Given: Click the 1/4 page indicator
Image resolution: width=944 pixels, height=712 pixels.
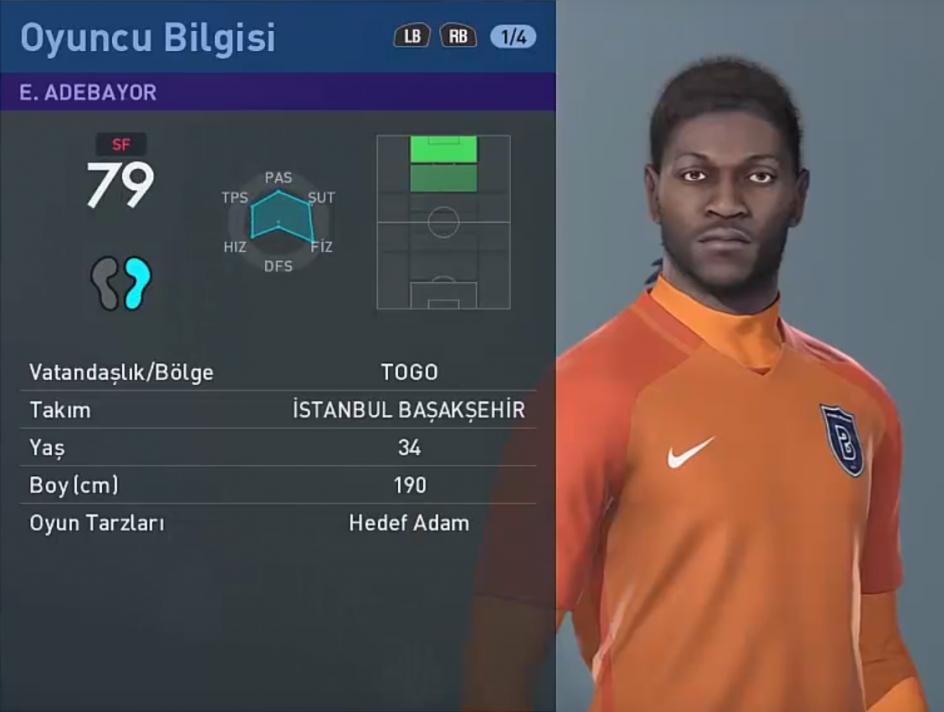Looking at the screenshot, I should tap(513, 37).
